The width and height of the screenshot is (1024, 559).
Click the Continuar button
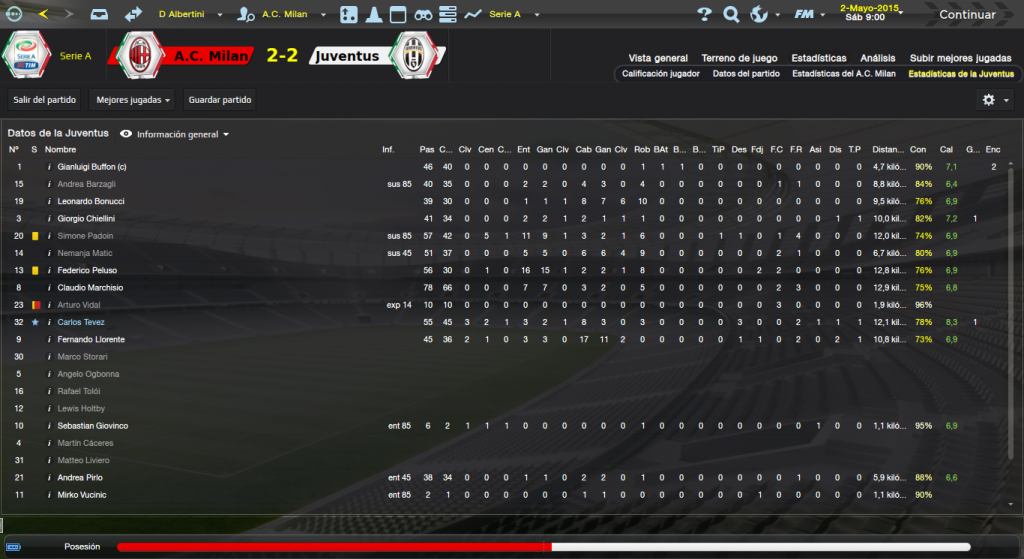coord(967,15)
